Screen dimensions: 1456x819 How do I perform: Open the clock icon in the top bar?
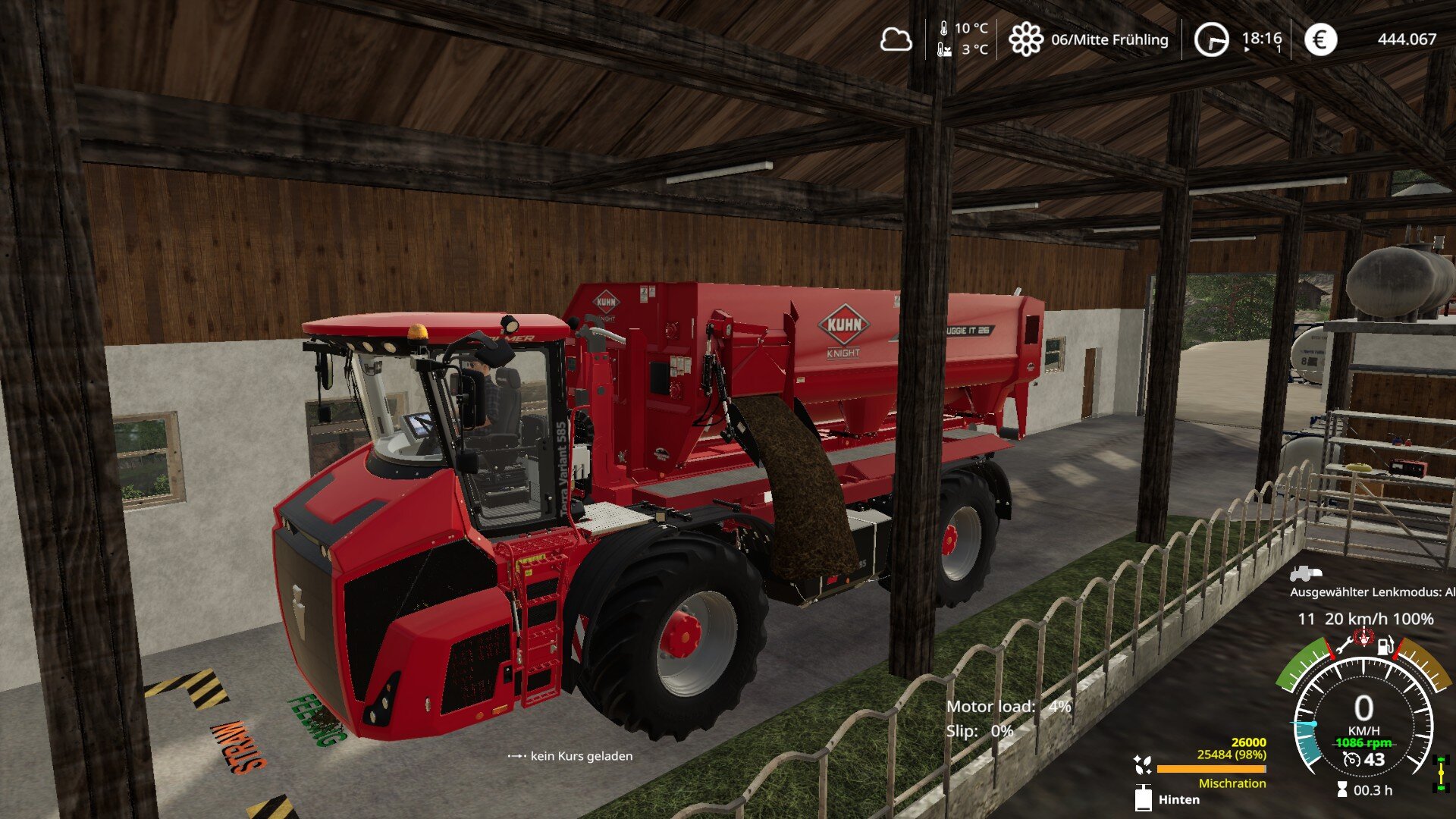point(1211,39)
